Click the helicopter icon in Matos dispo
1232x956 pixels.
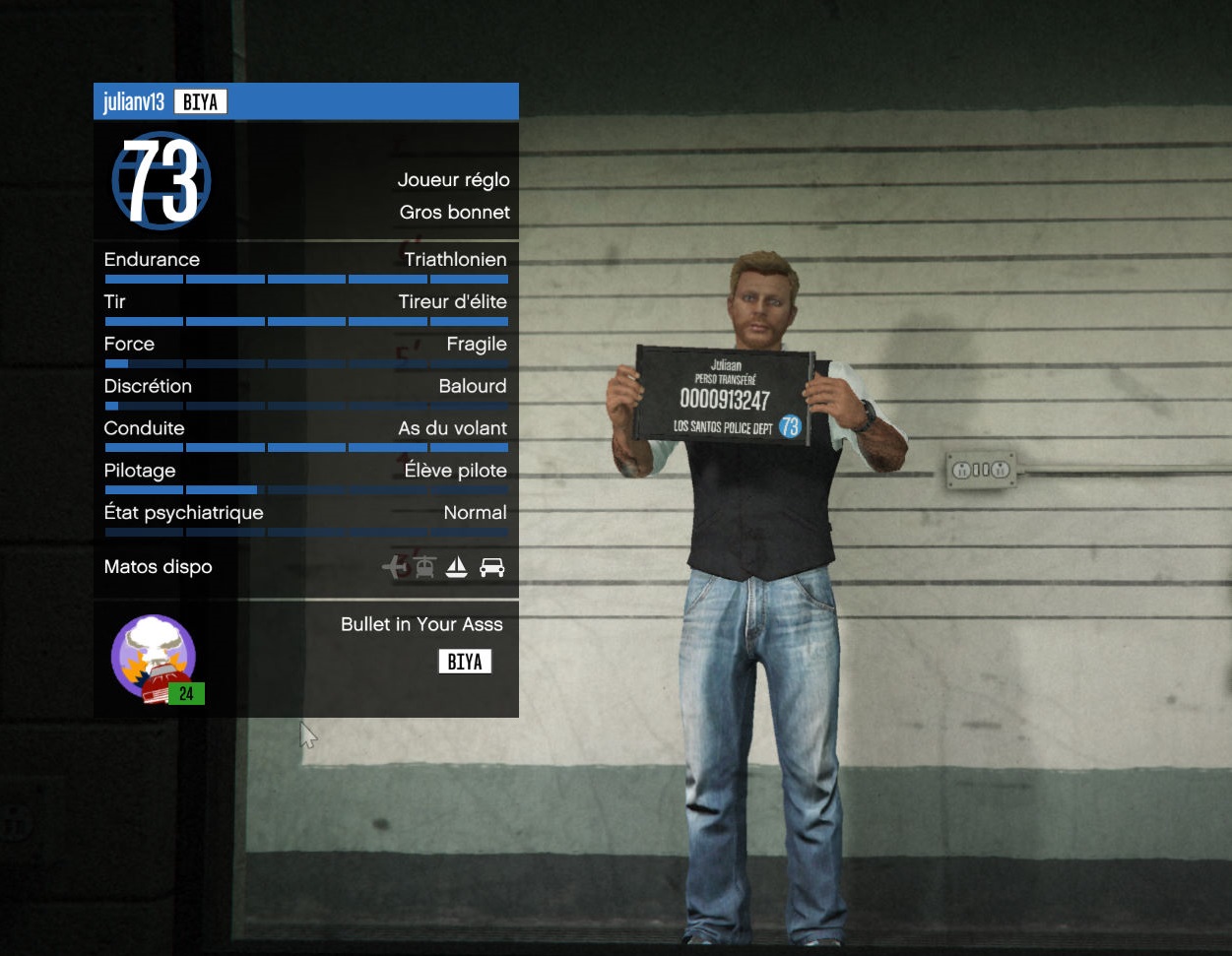424,567
